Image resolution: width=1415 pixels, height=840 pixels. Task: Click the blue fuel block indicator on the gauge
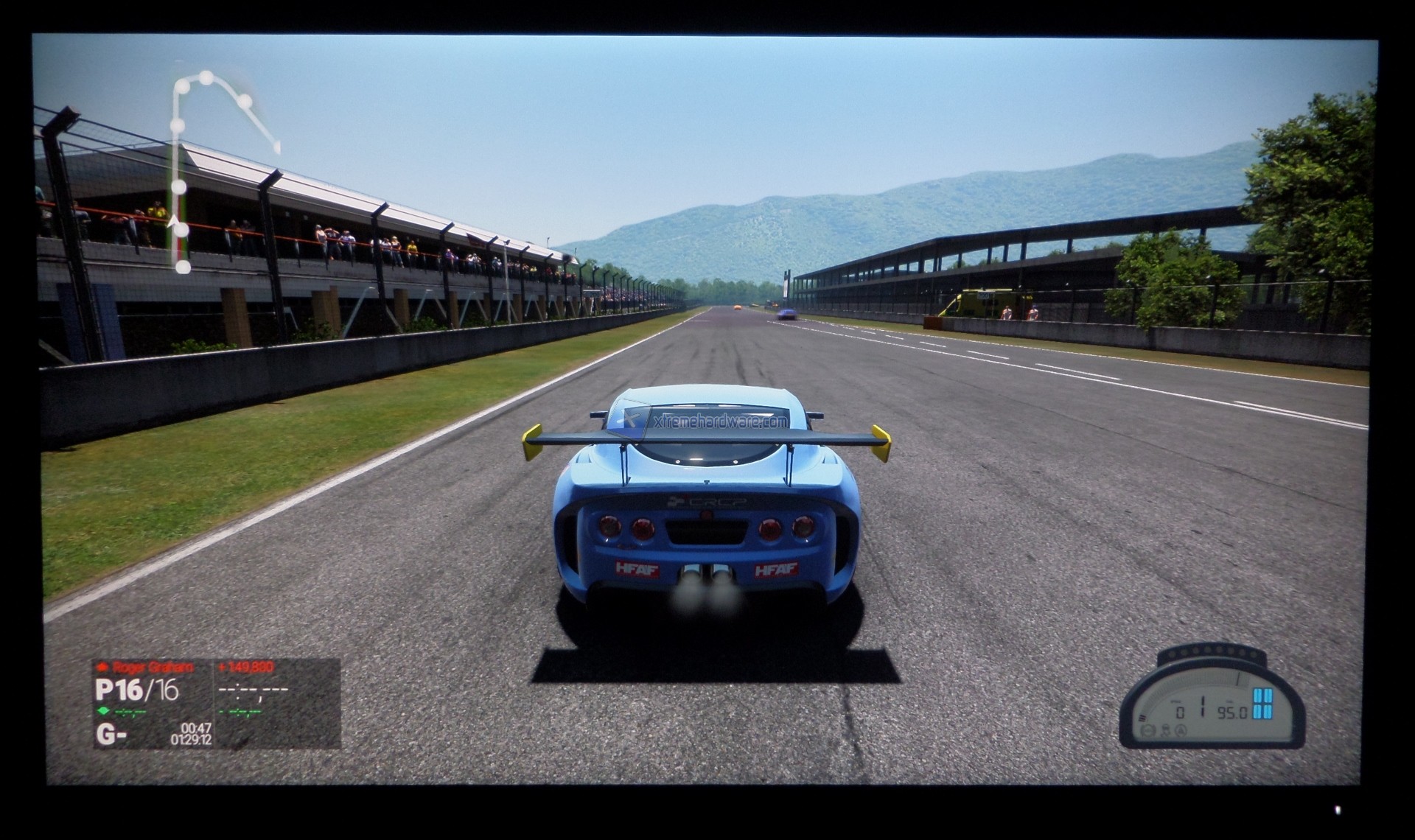coord(1262,704)
